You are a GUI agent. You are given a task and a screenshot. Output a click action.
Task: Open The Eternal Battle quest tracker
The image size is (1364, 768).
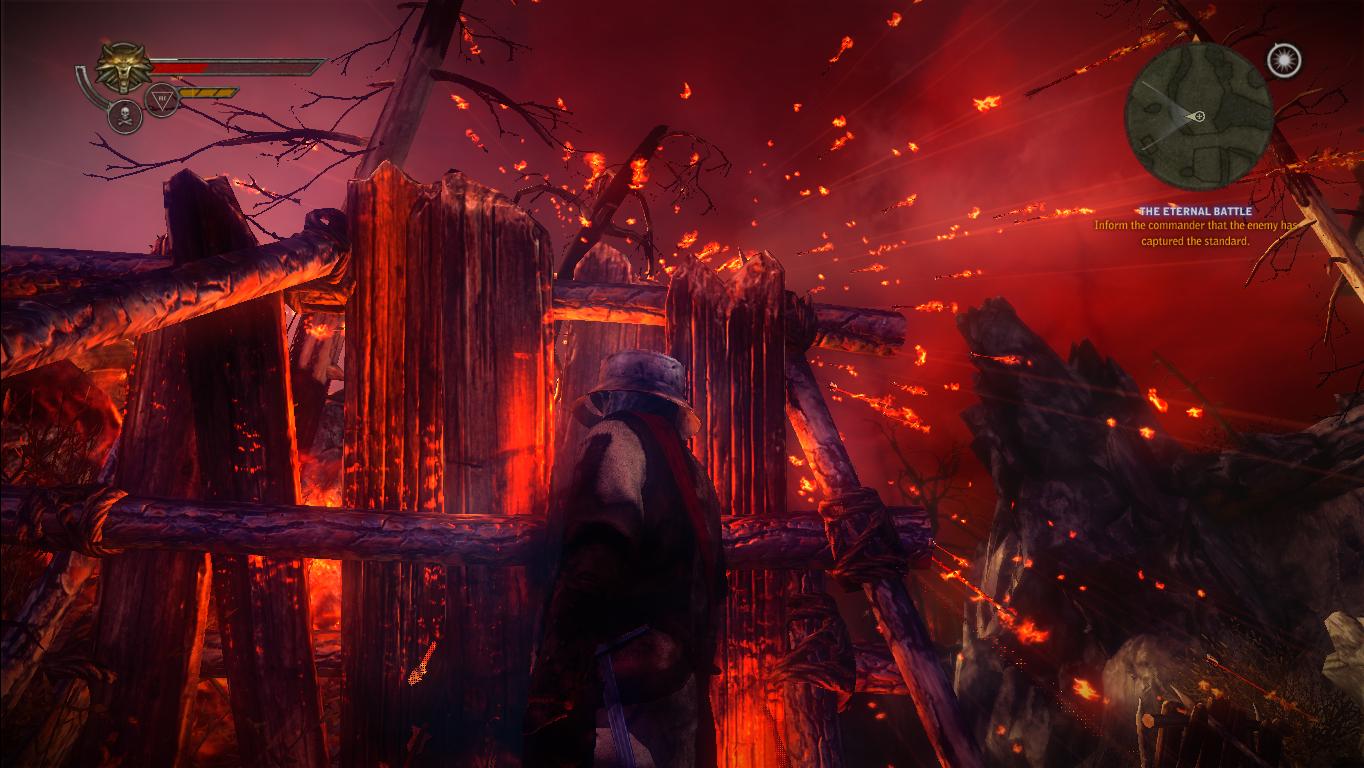[1195, 212]
